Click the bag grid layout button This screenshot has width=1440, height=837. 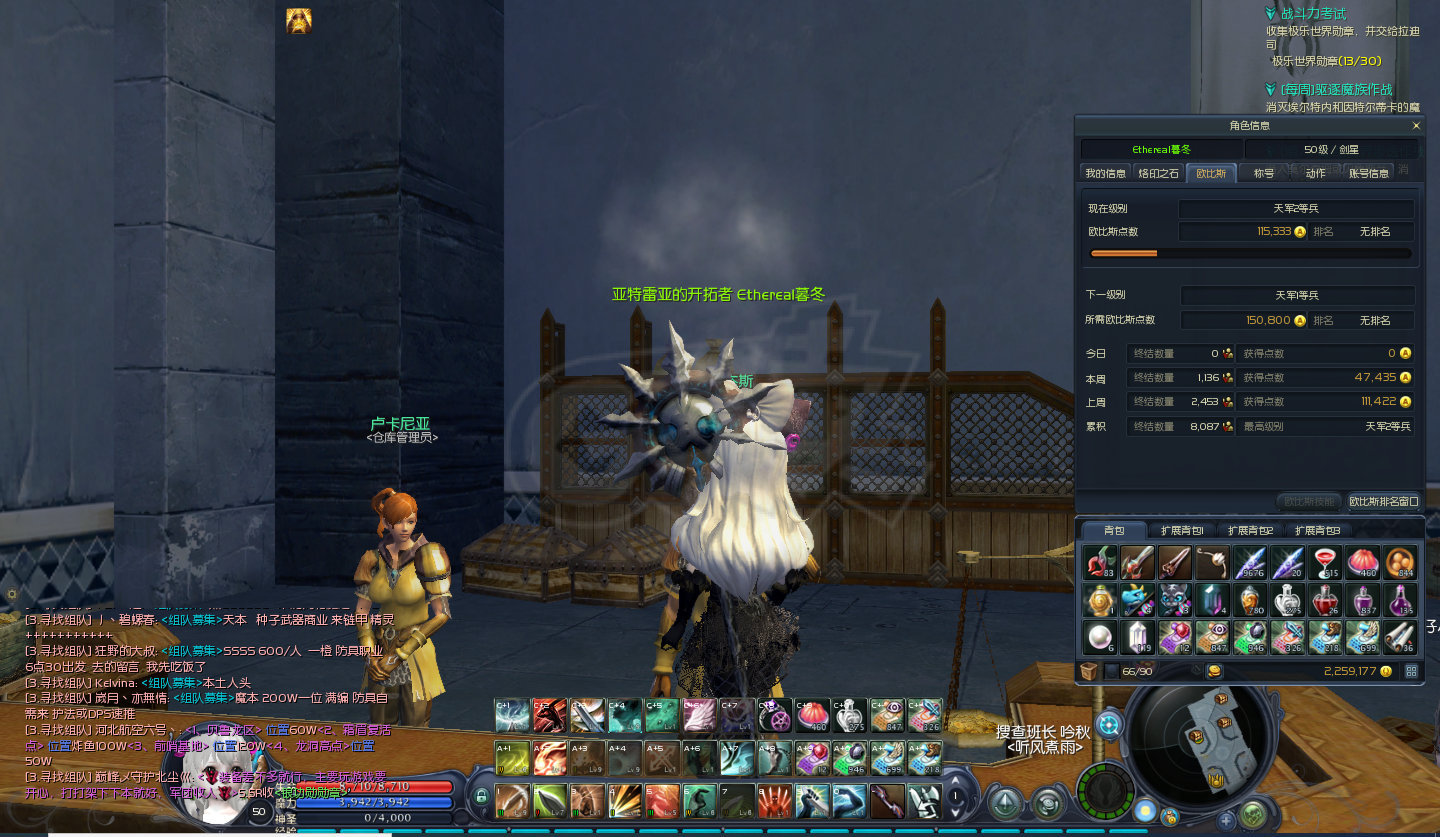(x=1411, y=671)
